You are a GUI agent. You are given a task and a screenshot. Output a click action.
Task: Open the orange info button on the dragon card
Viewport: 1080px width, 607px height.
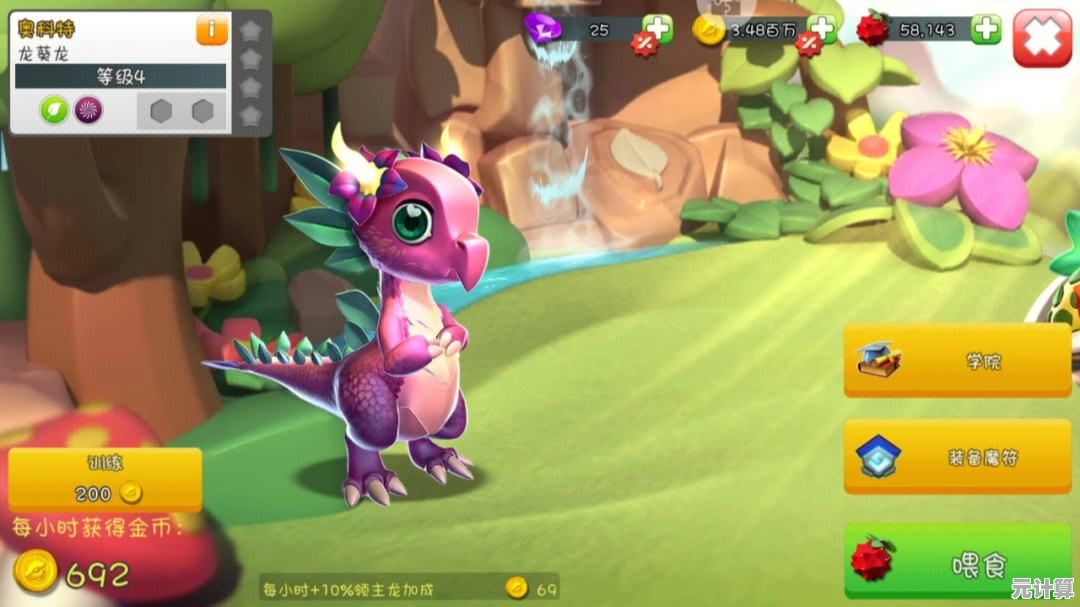pyautogui.click(x=211, y=30)
